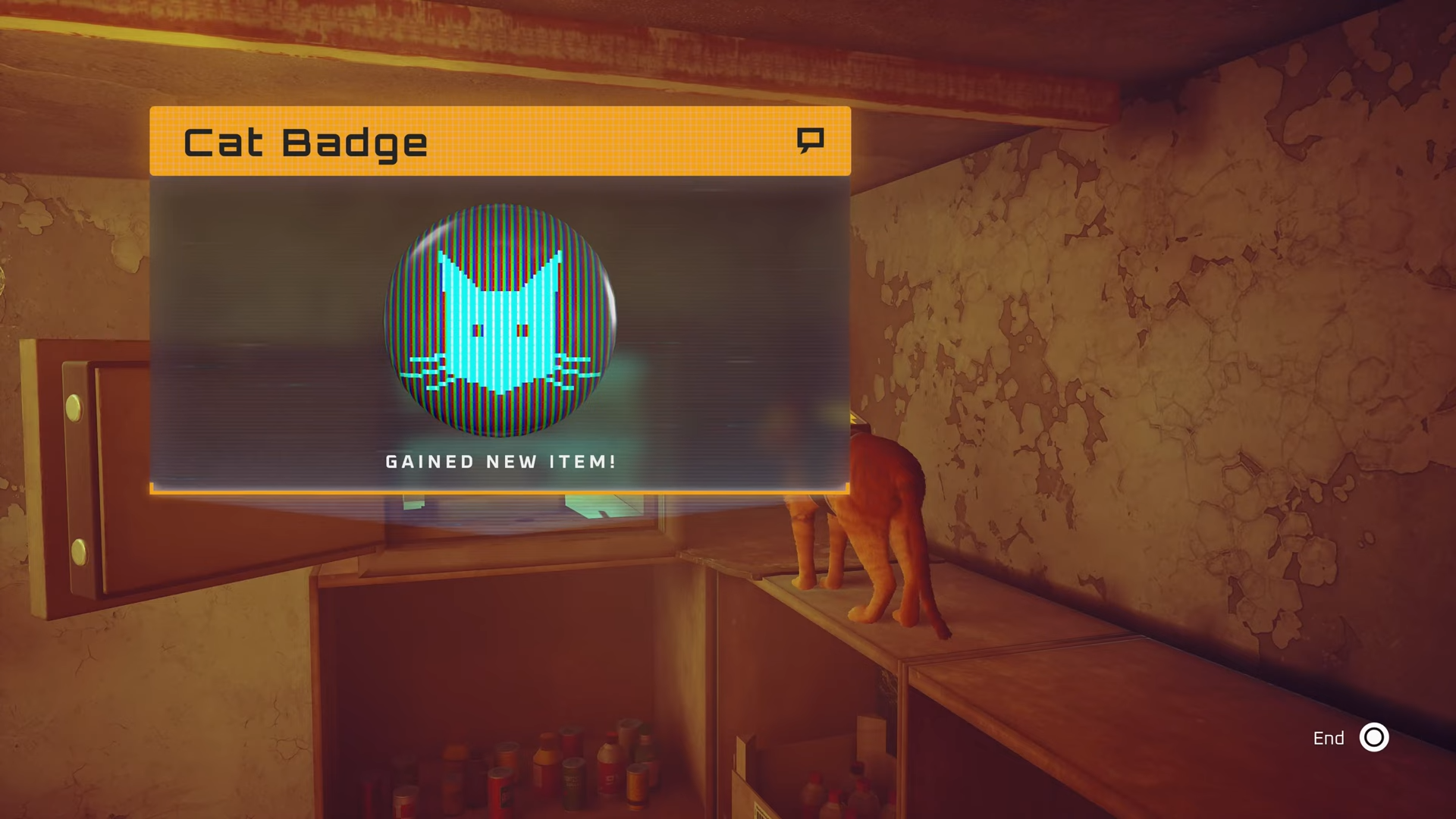Select the Cat Badge item image
This screenshot has height=819, width=1456.
[500, 320]
